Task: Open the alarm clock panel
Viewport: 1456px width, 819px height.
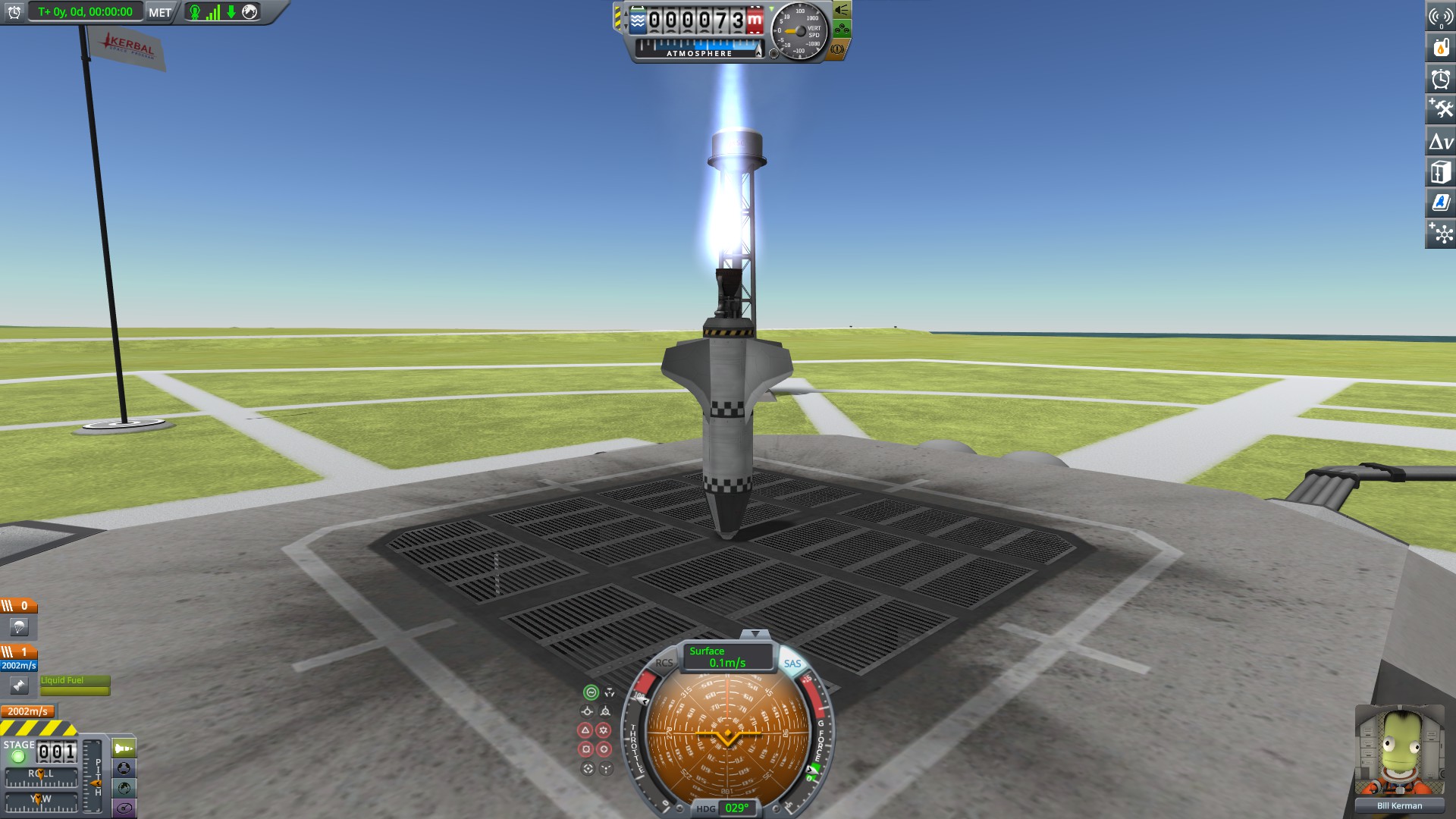Action: [1440, 78]
